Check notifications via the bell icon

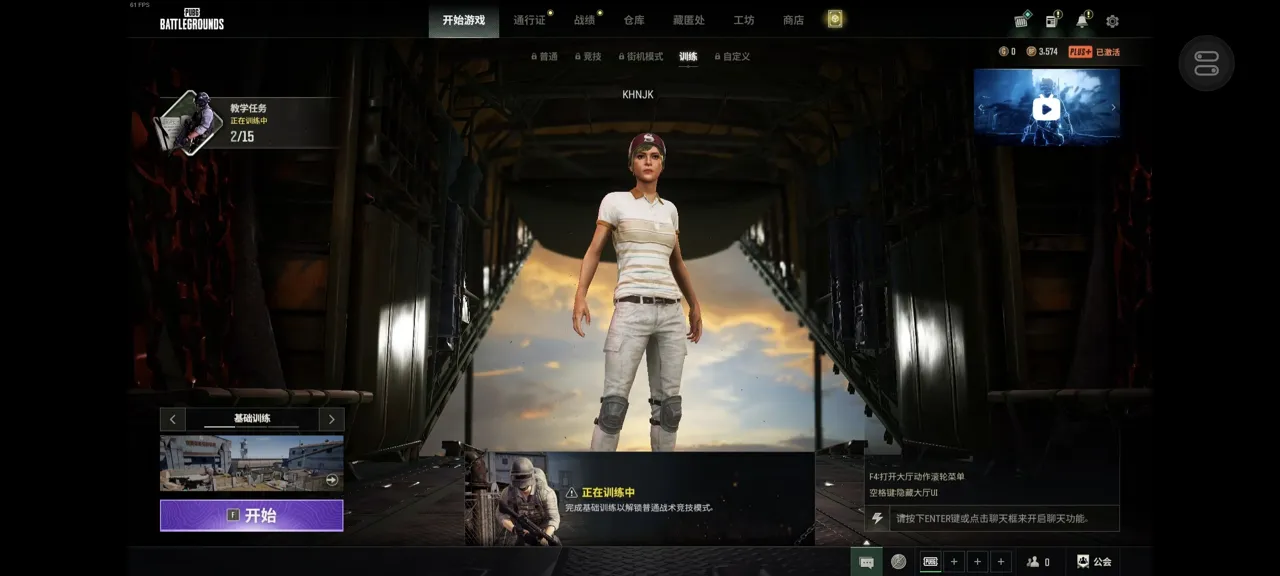pos(1082,21)
